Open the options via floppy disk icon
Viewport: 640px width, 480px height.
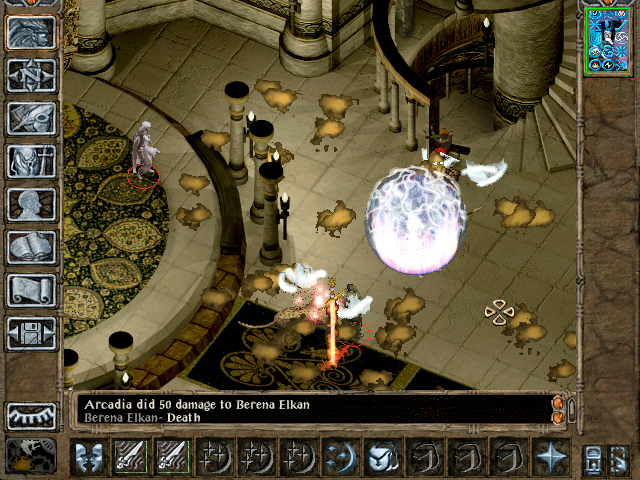(x=31, y=333)
